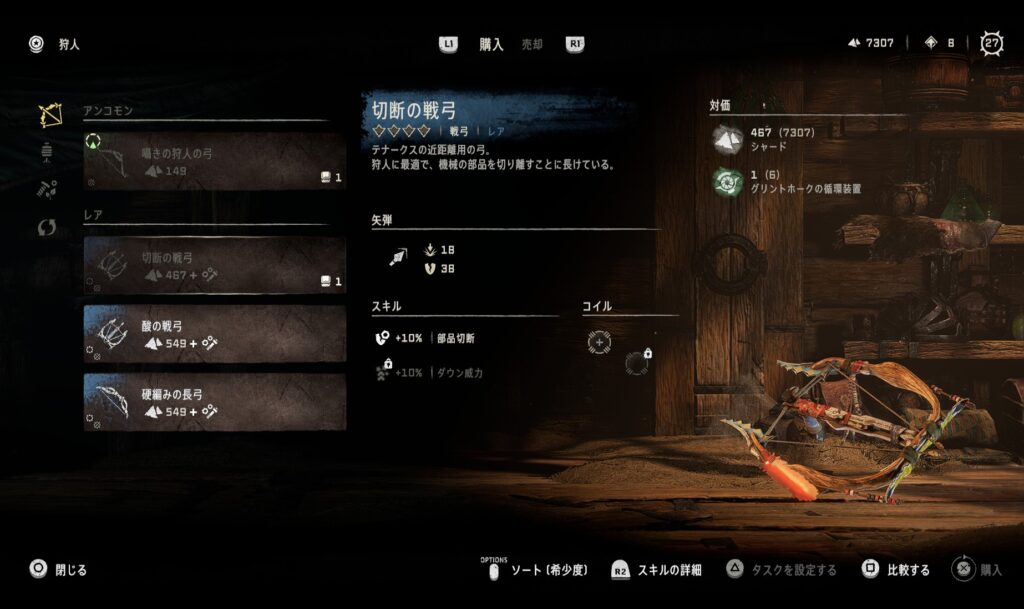Click the empty coil slot with plus
This screenshot has width=1024, height=609.
tap(599, 342)
